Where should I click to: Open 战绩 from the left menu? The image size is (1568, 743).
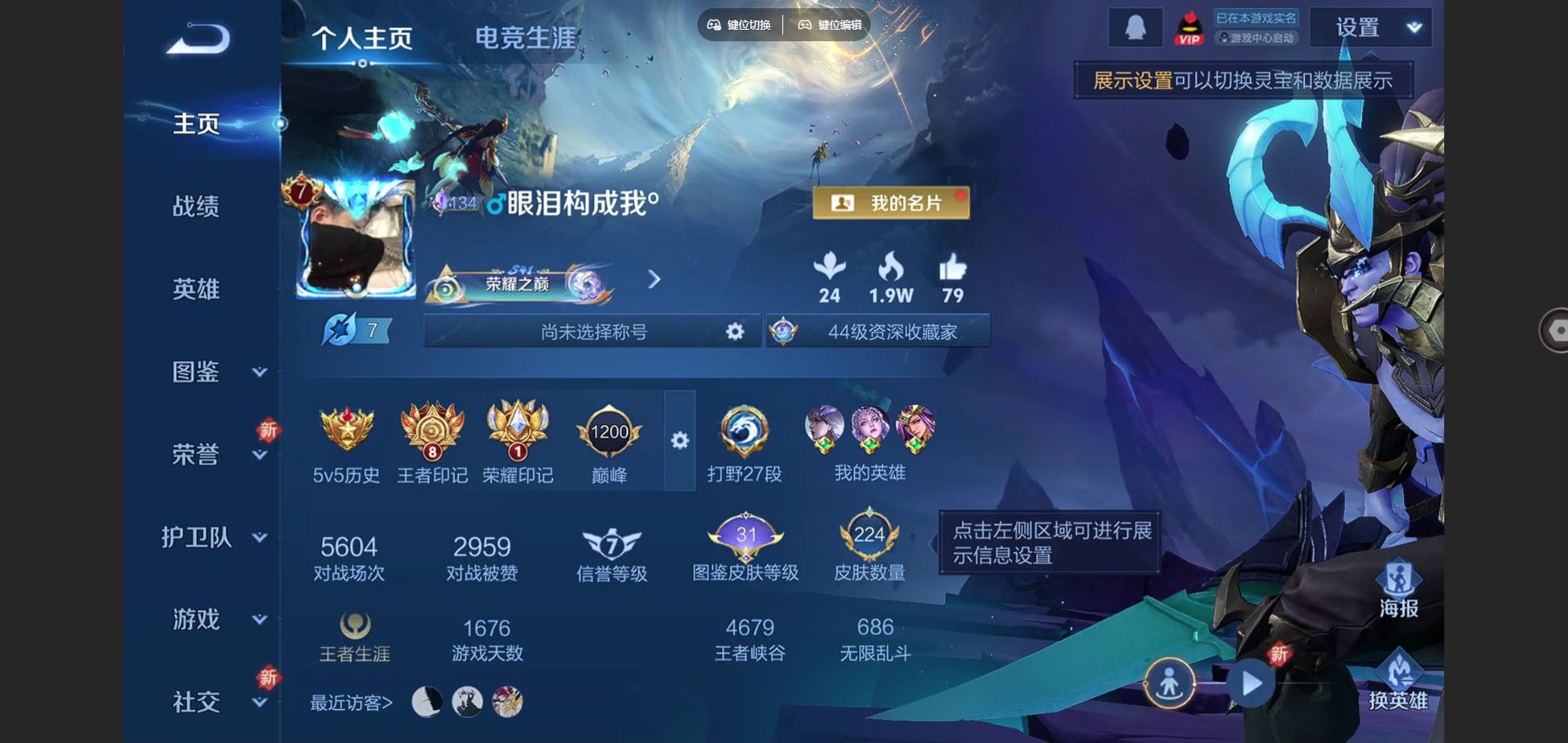tap(196, 207)
